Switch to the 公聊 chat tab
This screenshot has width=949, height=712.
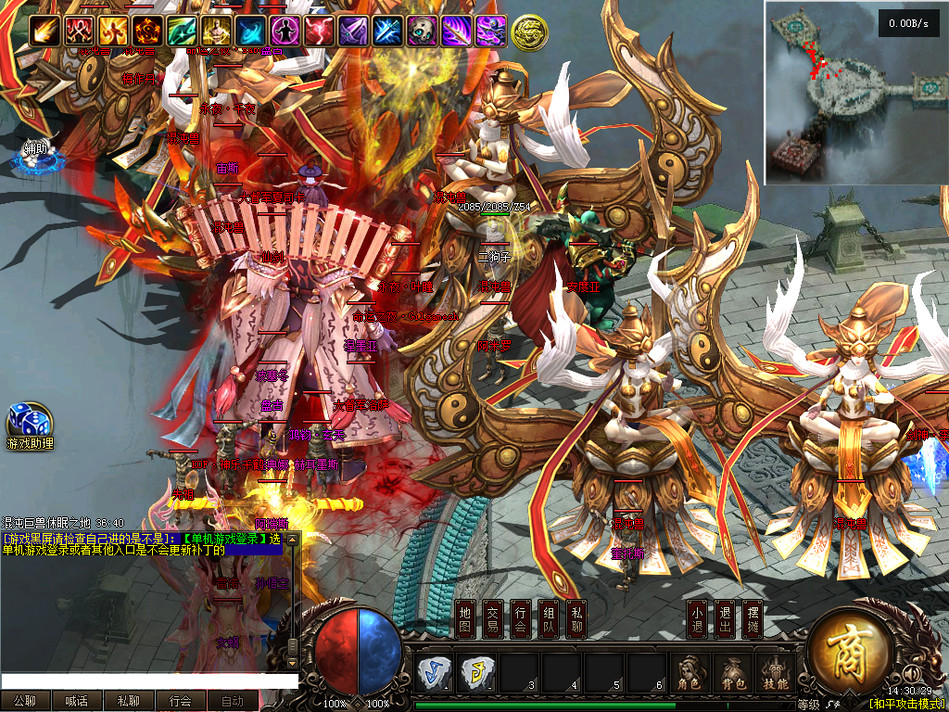25,701
